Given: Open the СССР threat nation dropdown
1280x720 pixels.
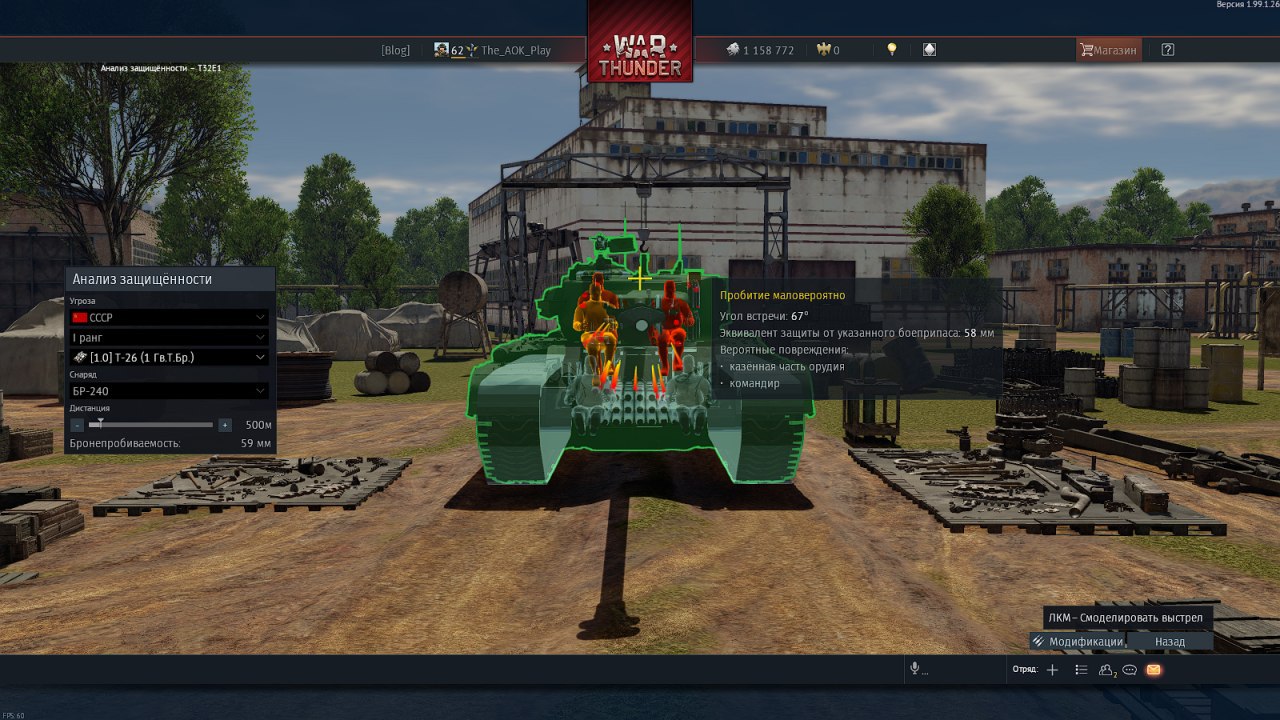Looking at the screenshot, I should [x=169, y=317].
